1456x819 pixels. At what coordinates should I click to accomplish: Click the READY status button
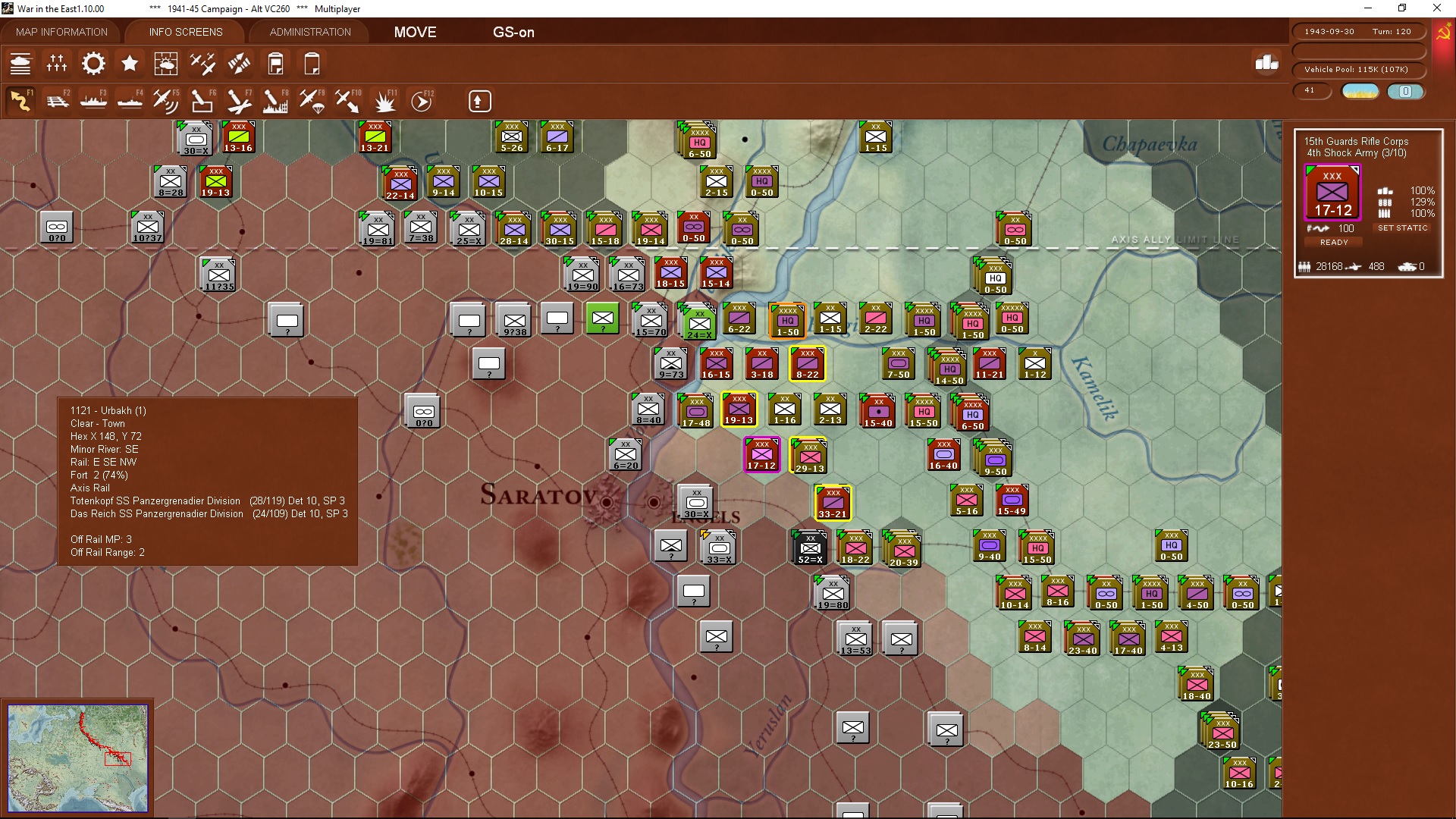tap(1334, 242)
